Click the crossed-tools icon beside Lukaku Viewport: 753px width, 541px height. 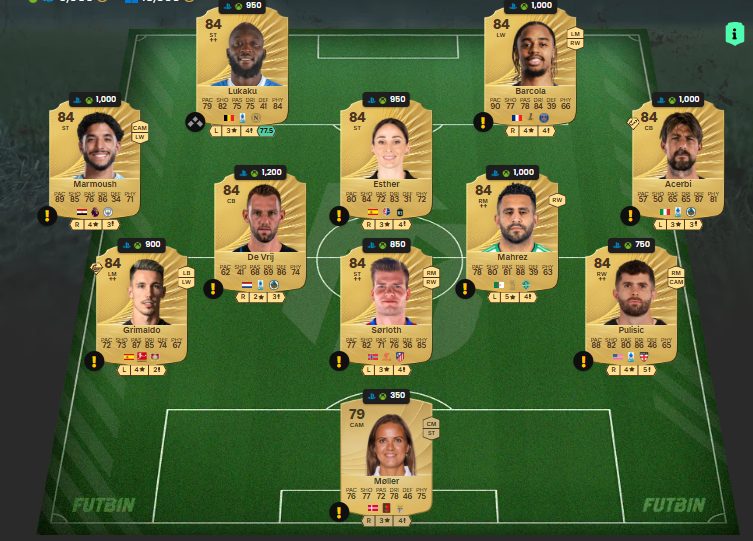(x=194, y=122)
